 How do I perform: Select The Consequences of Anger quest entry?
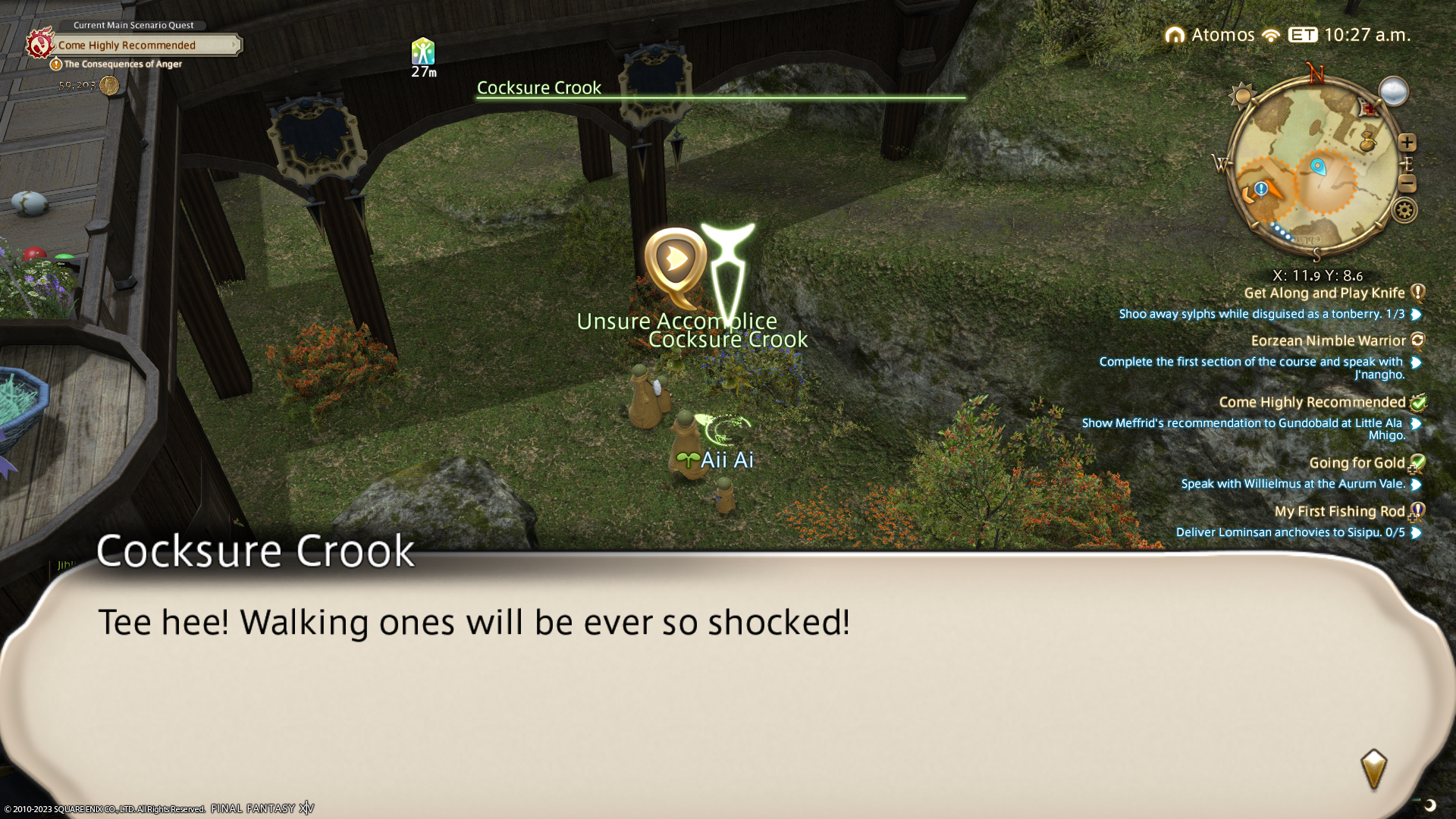click(122, 64)
